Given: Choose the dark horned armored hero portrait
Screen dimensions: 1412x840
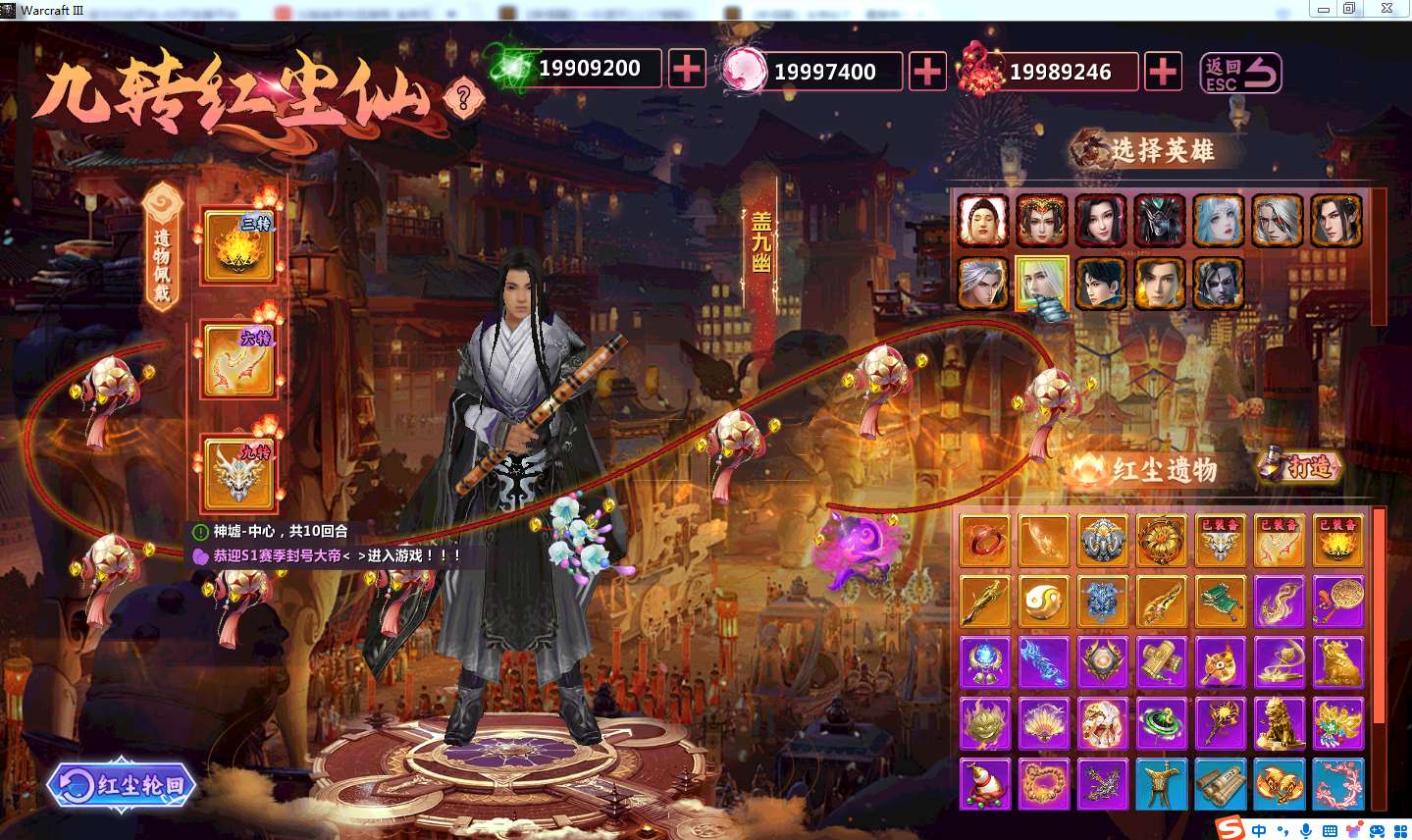Looking at the screenshot, I should click(1160, 220).
